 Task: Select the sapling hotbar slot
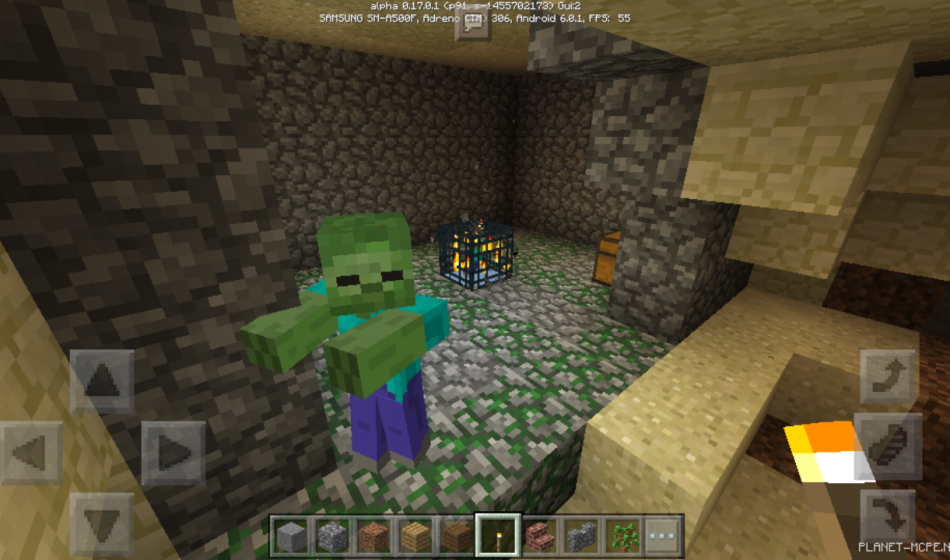pos(621,534)
